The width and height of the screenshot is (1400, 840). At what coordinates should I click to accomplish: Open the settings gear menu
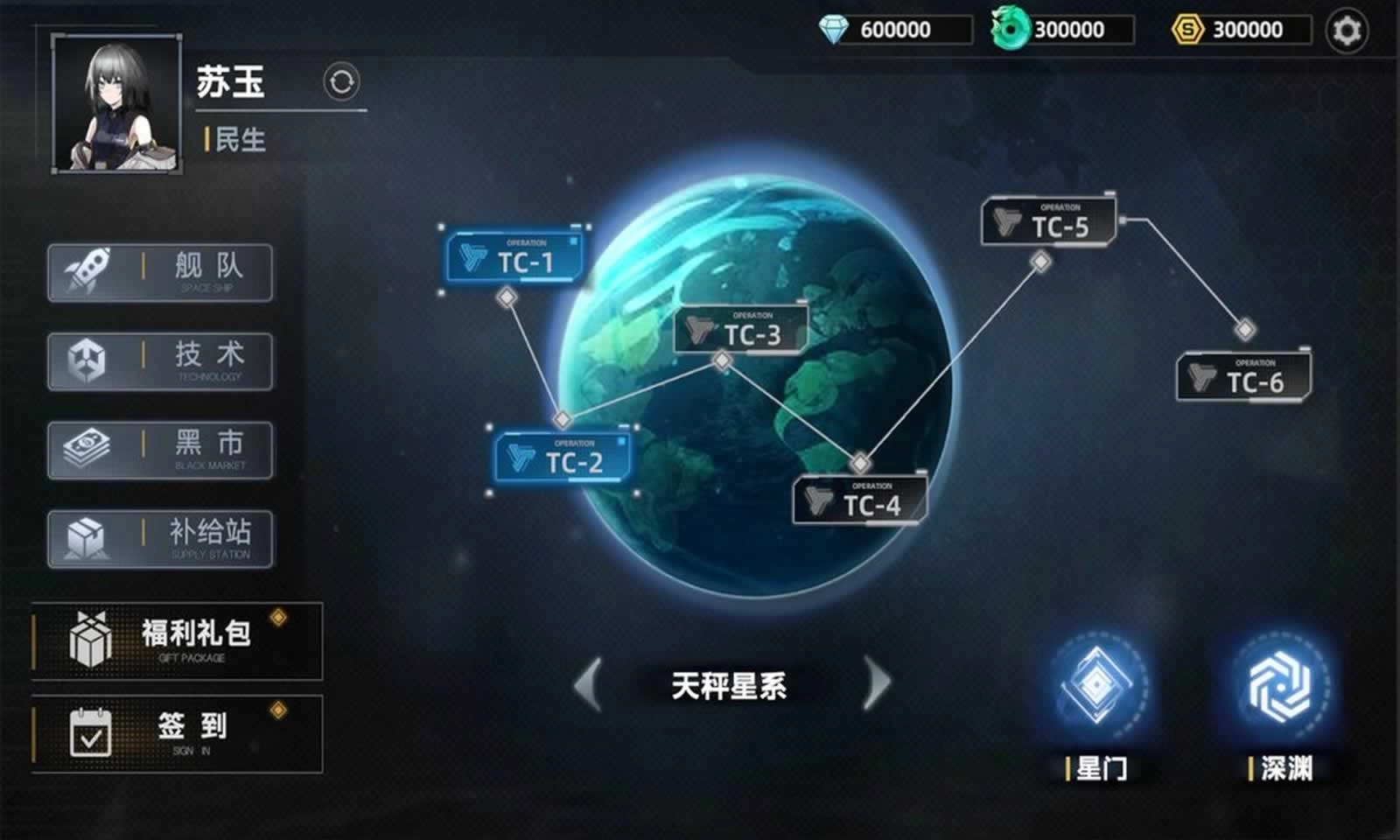coord(1348,29)
